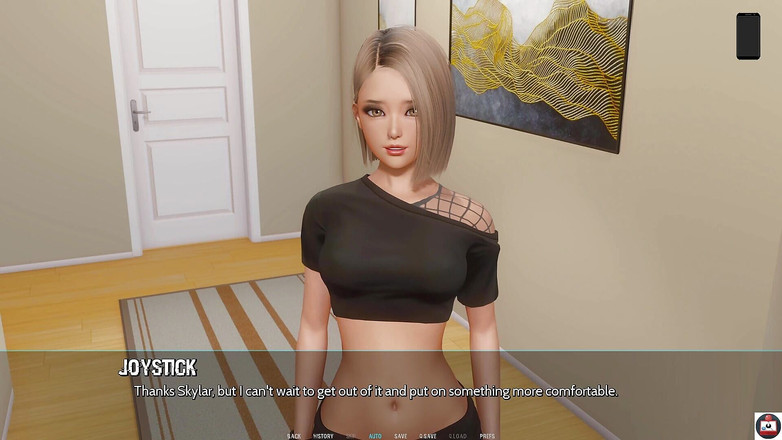Open the smartphone icon
The image size is (782, 440).
[x=748, y=36]
